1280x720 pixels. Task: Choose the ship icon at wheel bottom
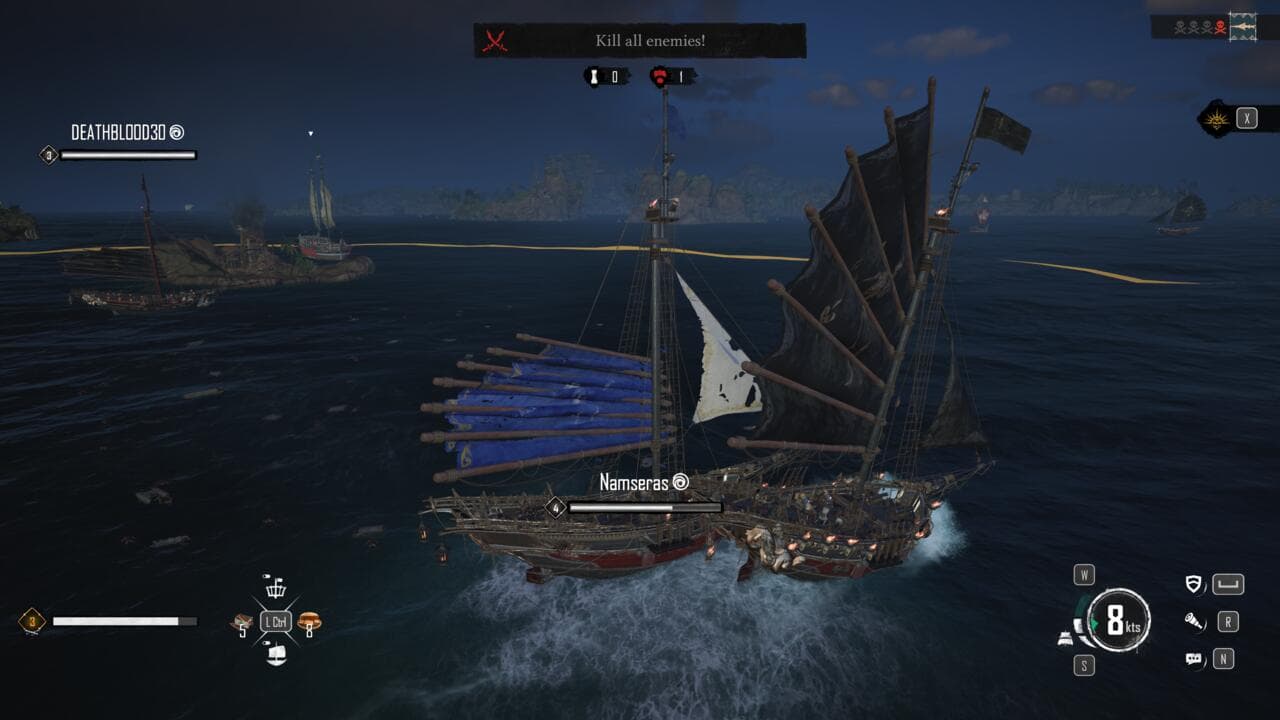(276, 655)
